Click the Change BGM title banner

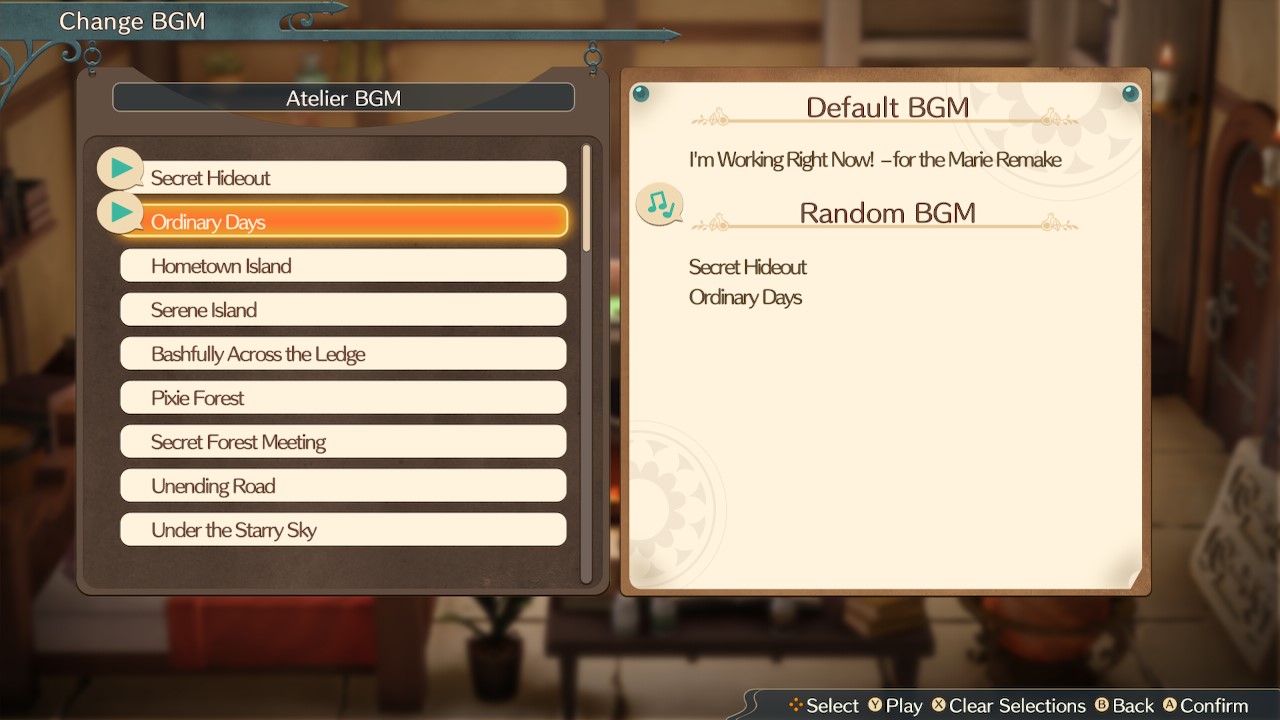pyautogui.click(x=131, y=21)
